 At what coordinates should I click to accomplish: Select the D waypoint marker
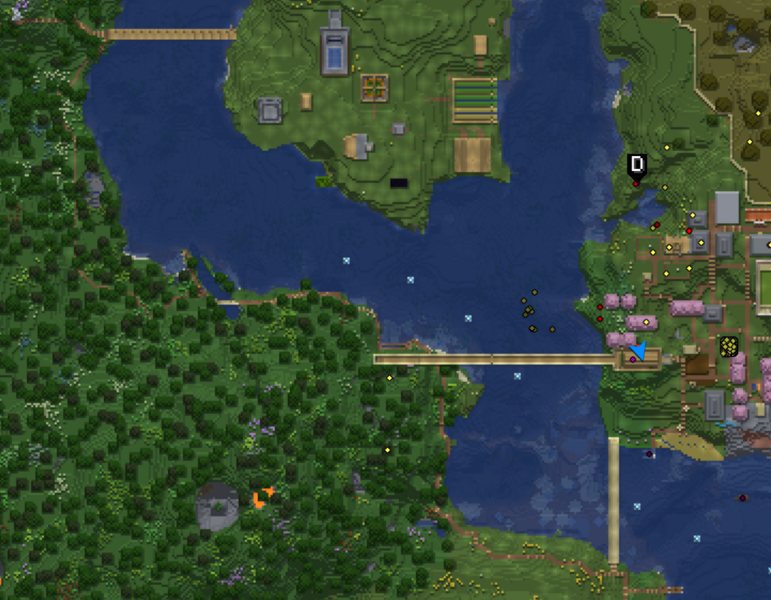637,165
